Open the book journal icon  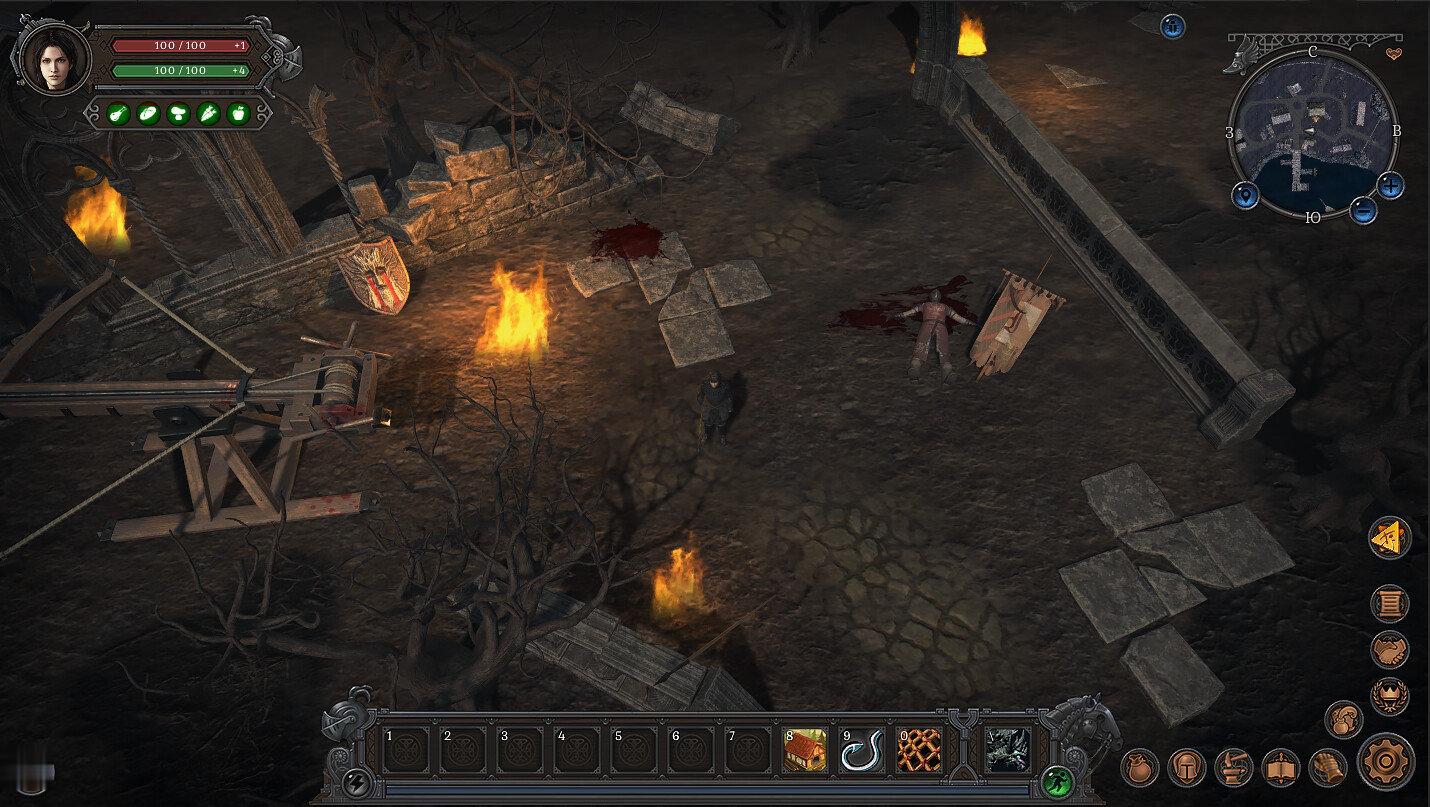point(1281,767)
